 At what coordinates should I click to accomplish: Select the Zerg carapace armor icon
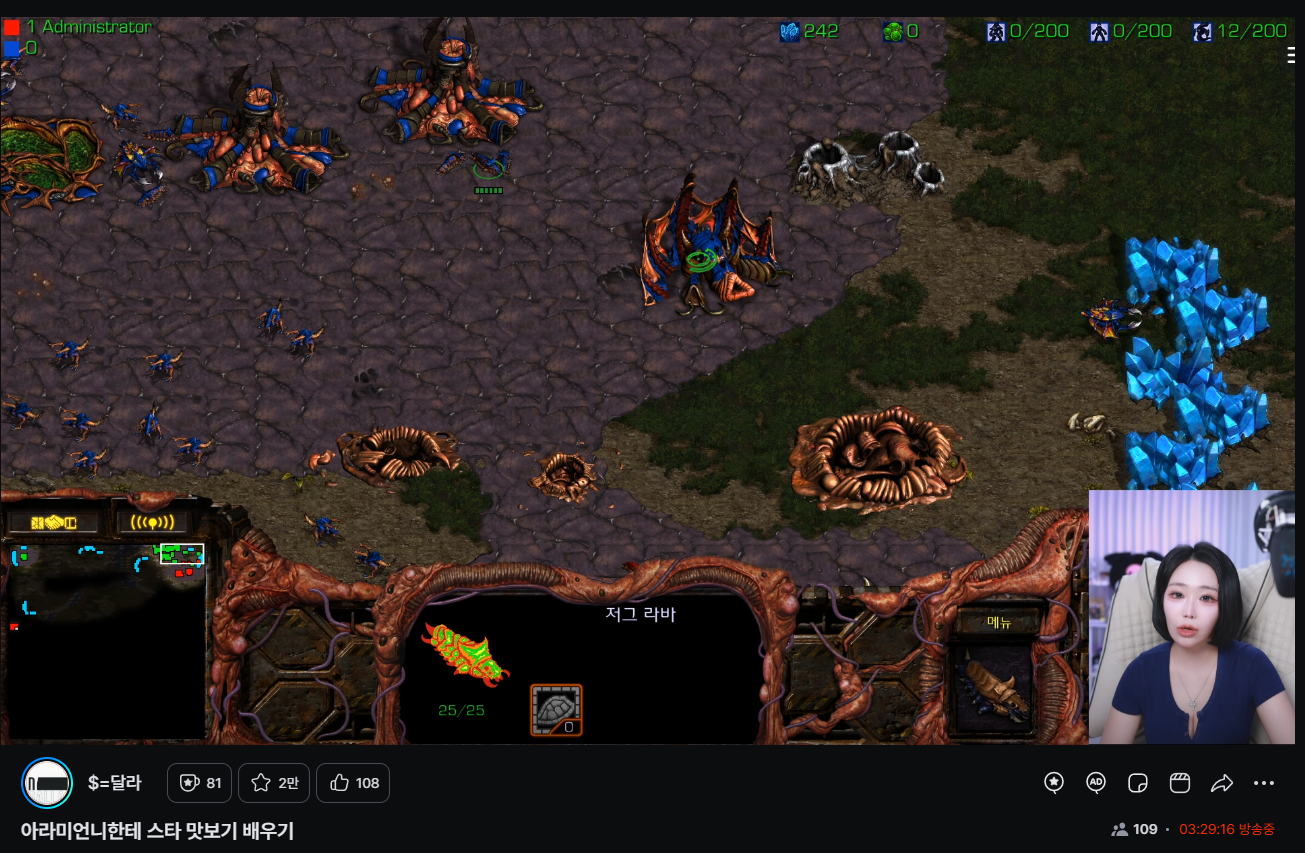(x=556, y=710)
